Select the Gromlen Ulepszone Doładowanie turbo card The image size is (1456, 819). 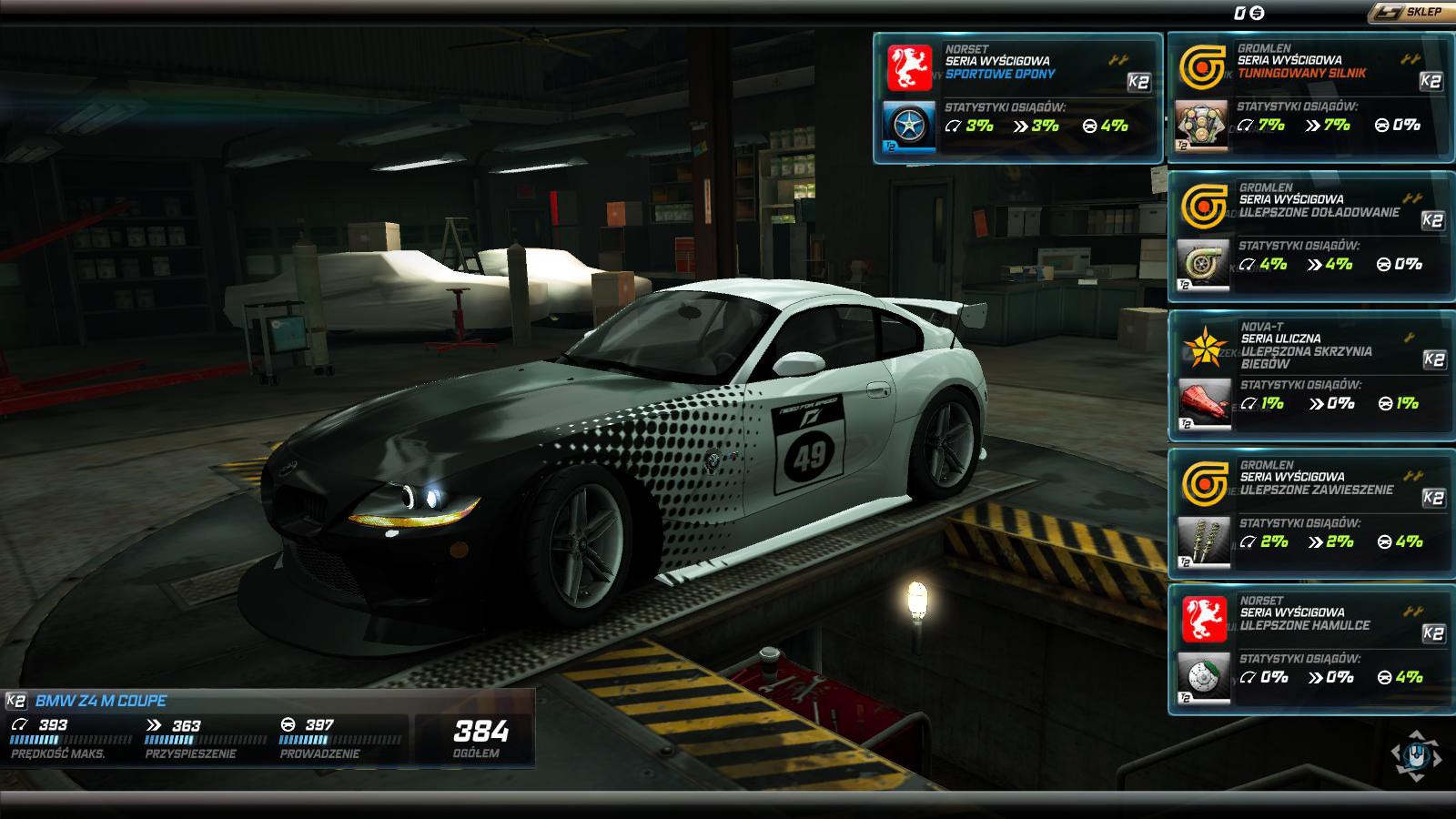coord(1310,237)
